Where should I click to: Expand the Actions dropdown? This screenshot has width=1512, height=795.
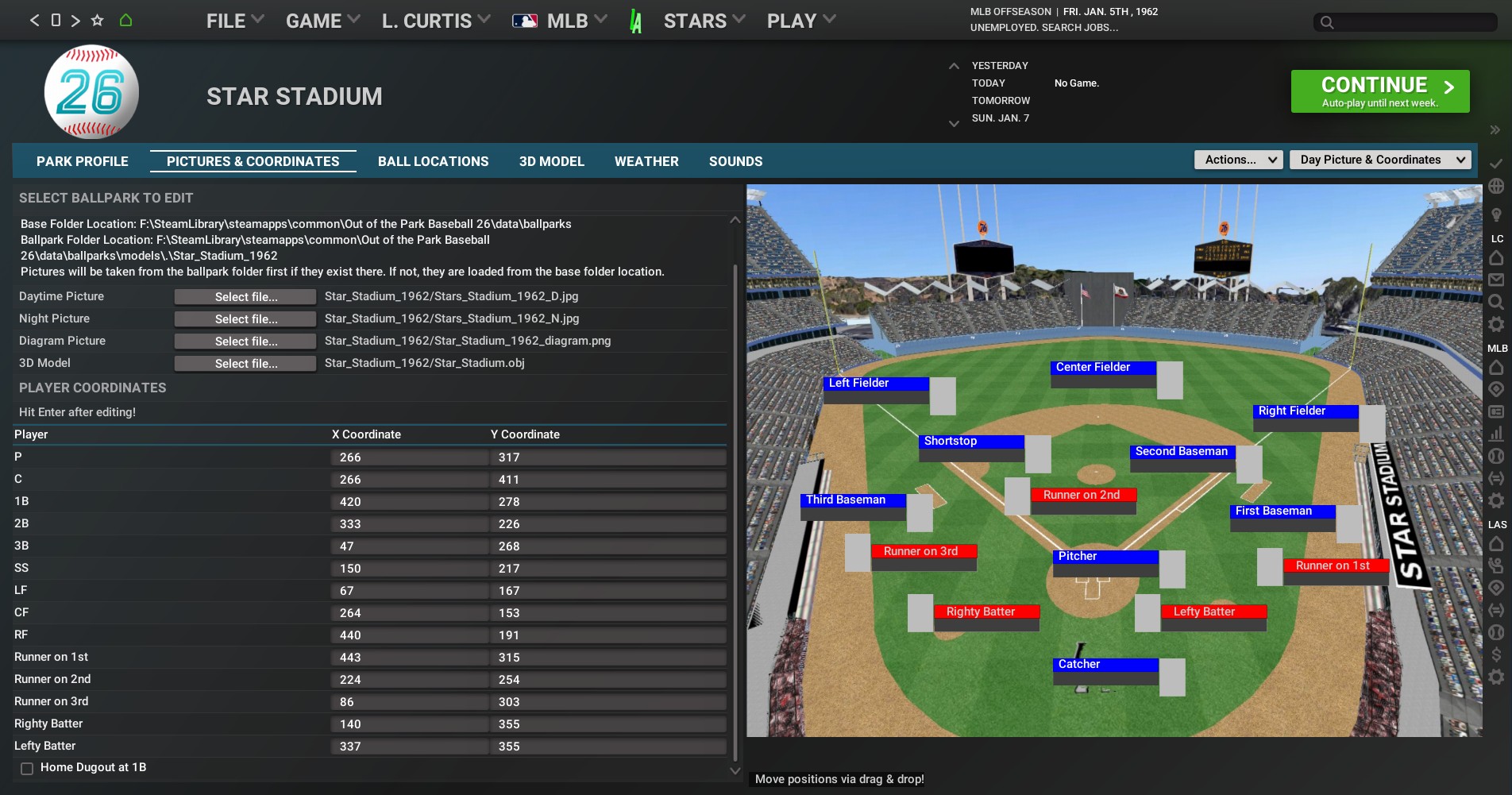(x=1238, y=160)
